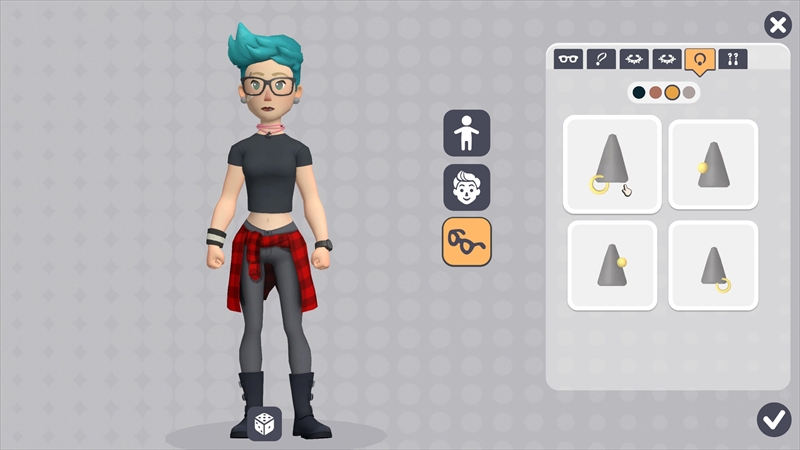The width and height of the screenshot is (800, 450).
Task: Open the face and hair category
Action: point(467,187)
